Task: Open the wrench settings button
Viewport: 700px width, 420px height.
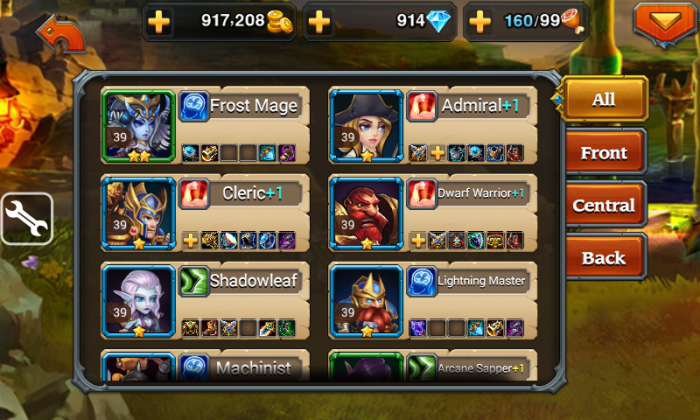Action: (x=25, y=217)
